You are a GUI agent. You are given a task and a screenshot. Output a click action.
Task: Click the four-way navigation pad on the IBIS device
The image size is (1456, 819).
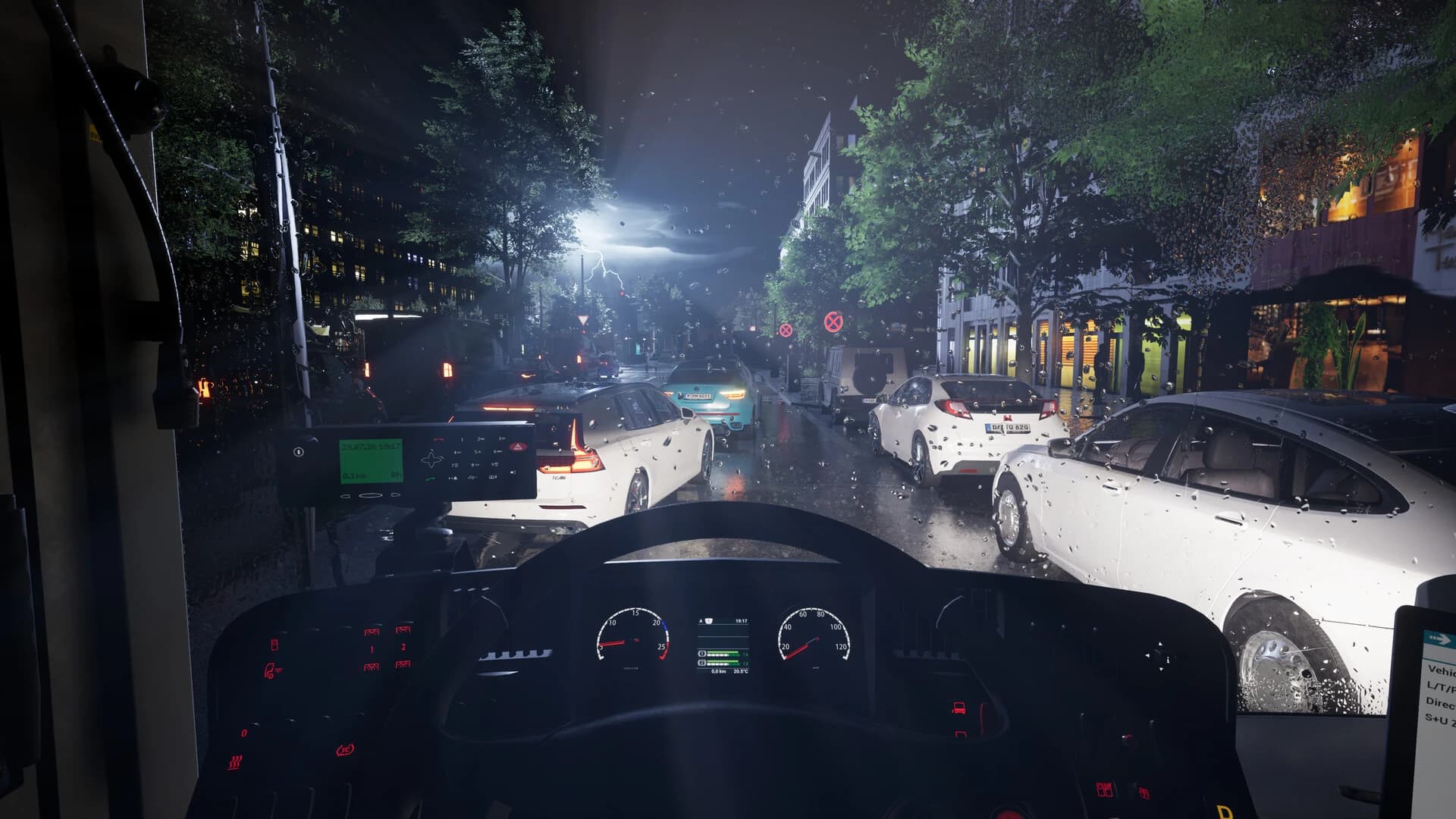coord(432,457)
